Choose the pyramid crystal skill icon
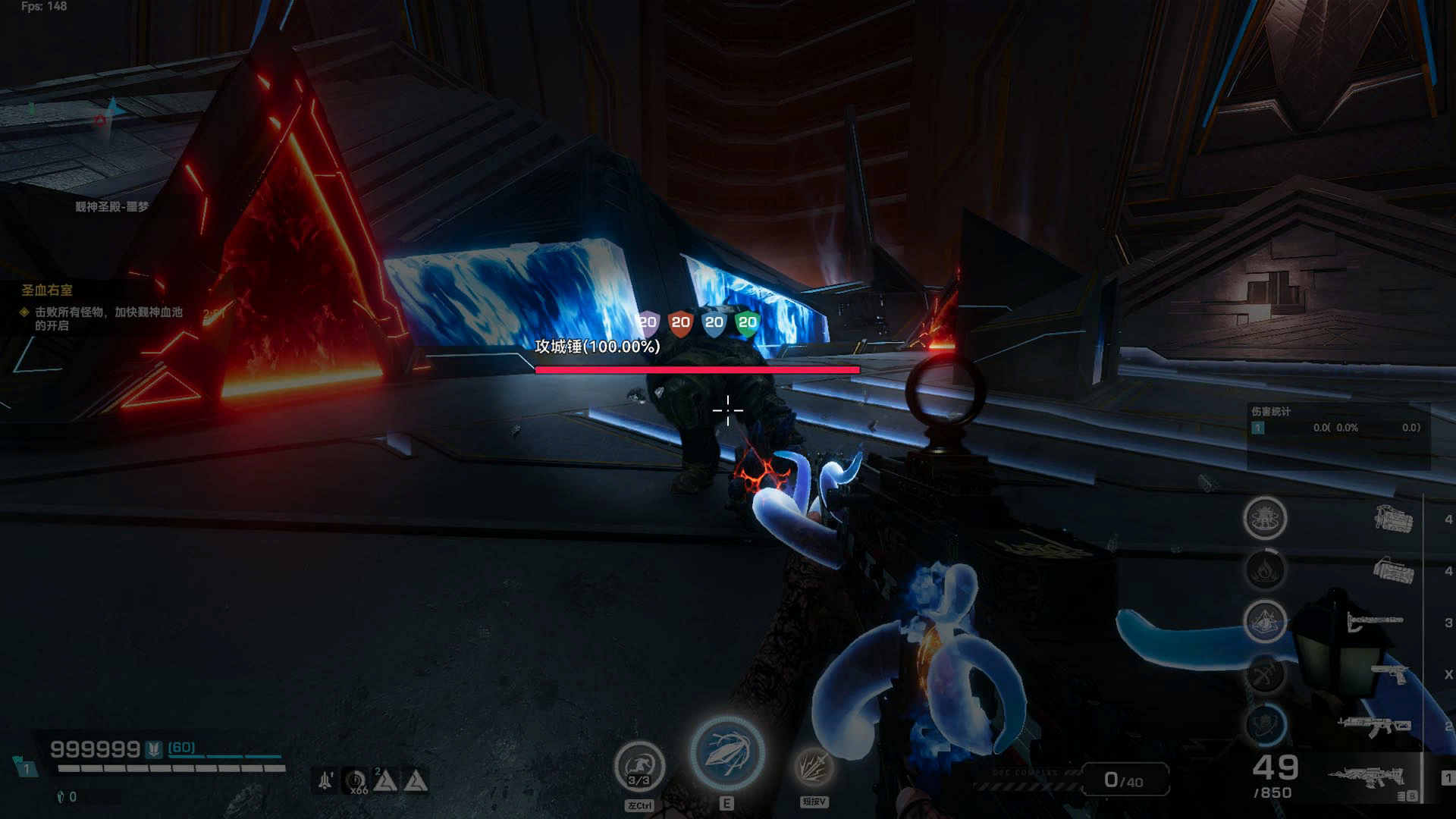Viewport: 1456px width, 819px height. pyautogui.click(x=1265, y=622)
